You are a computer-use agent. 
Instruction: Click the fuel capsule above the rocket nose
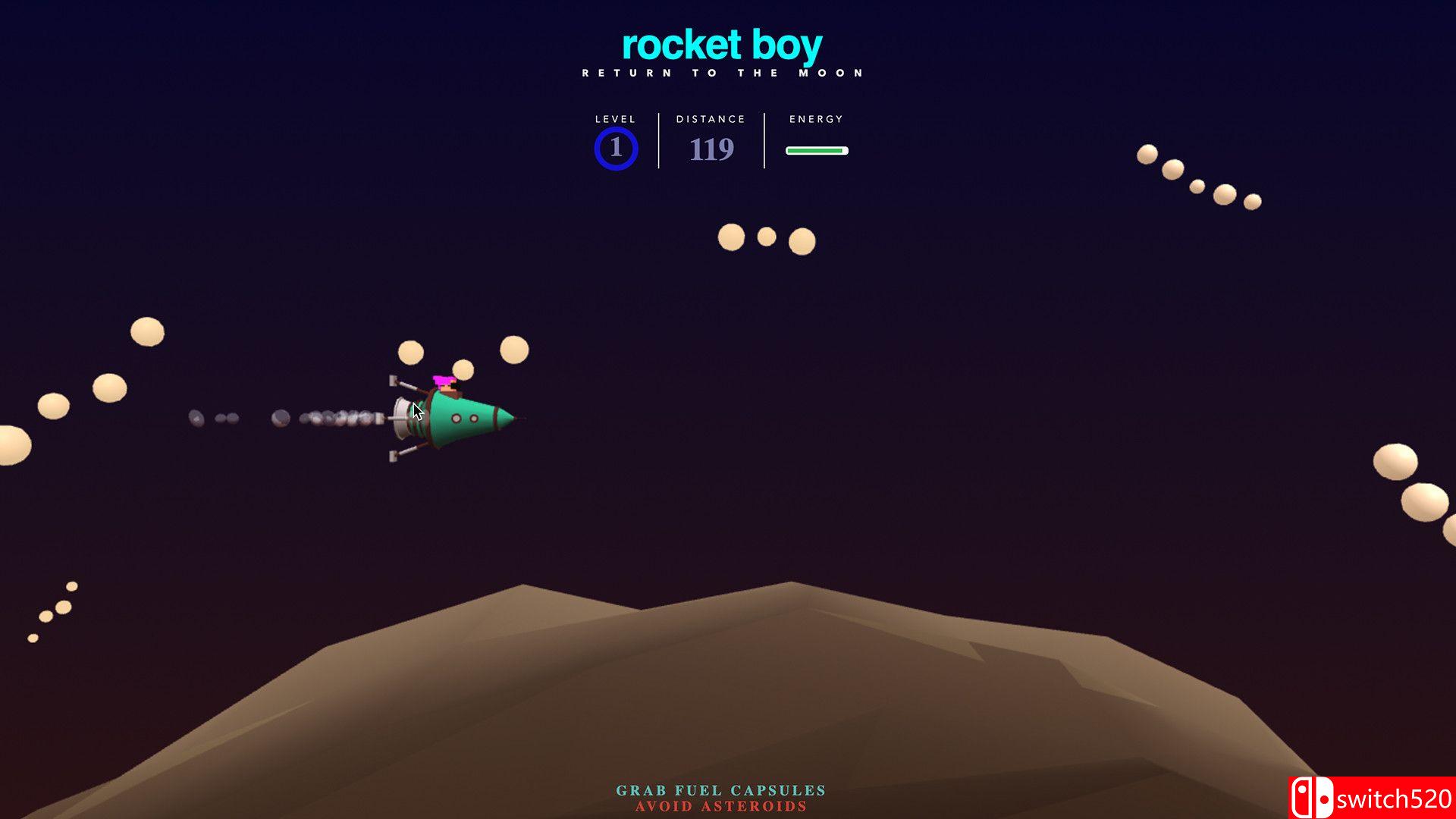coord(514,349)
